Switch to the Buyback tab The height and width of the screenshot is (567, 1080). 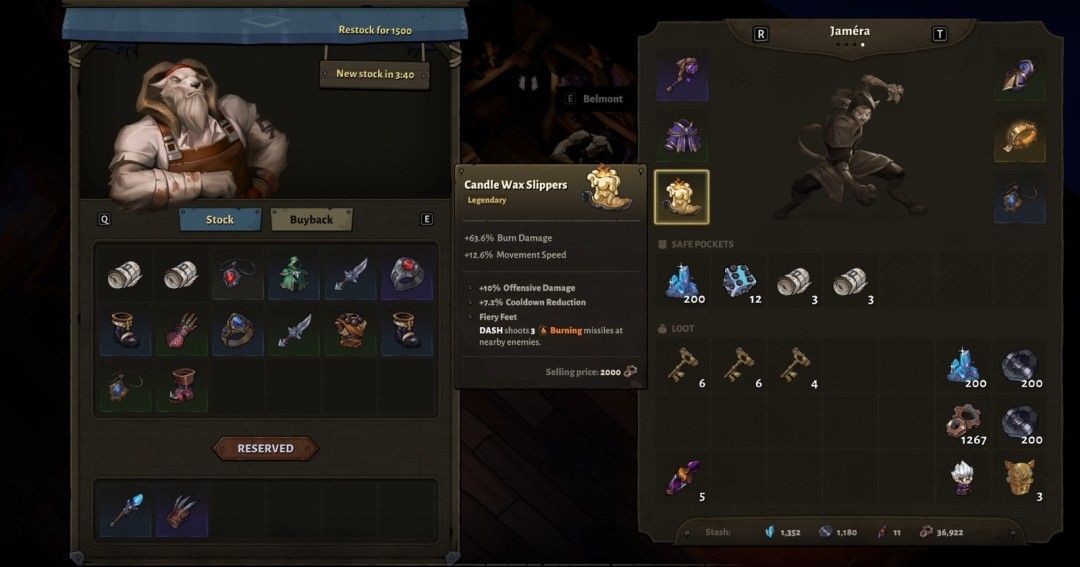pos(311,219)
